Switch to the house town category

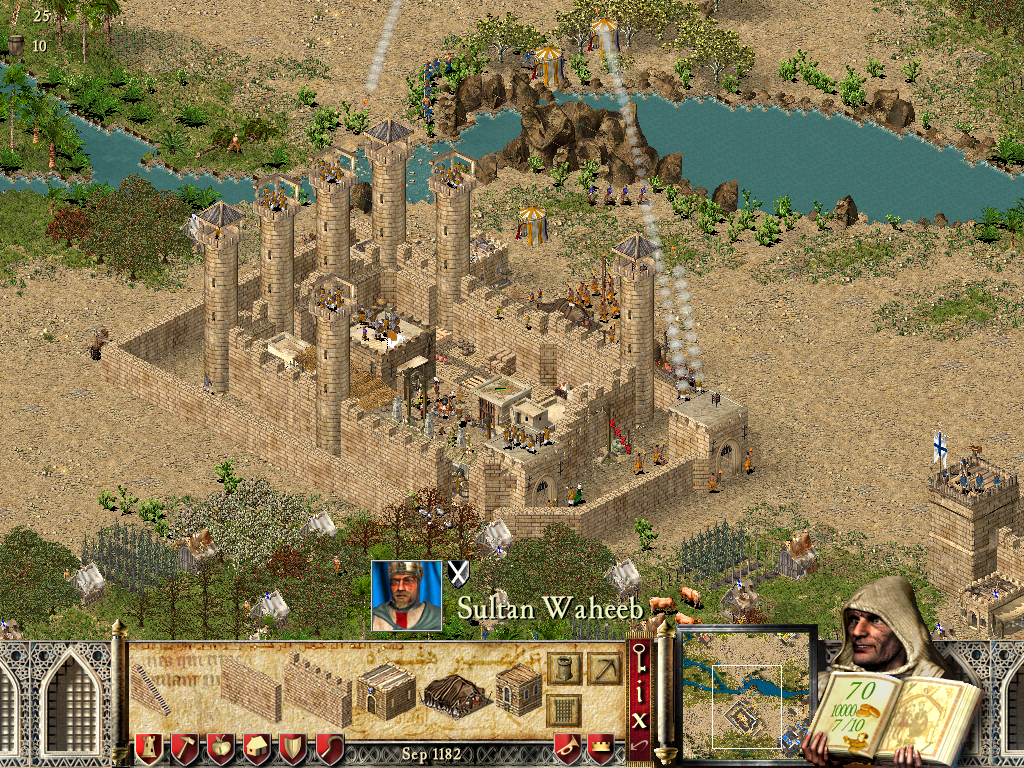point(257,747)
